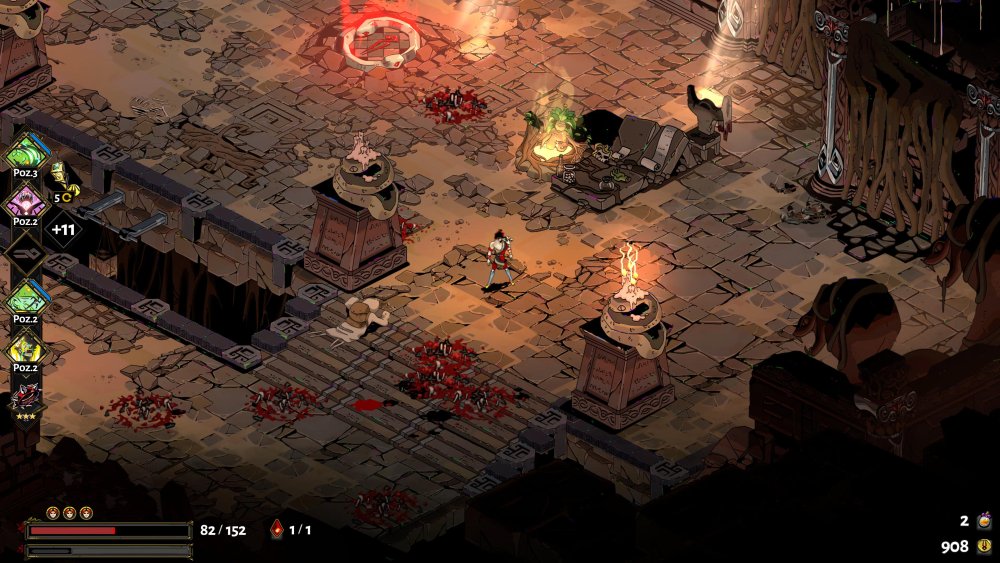1000x563 pixels.
Task: Click the empty dark boon slot
Action: click(x=24, y=254)
